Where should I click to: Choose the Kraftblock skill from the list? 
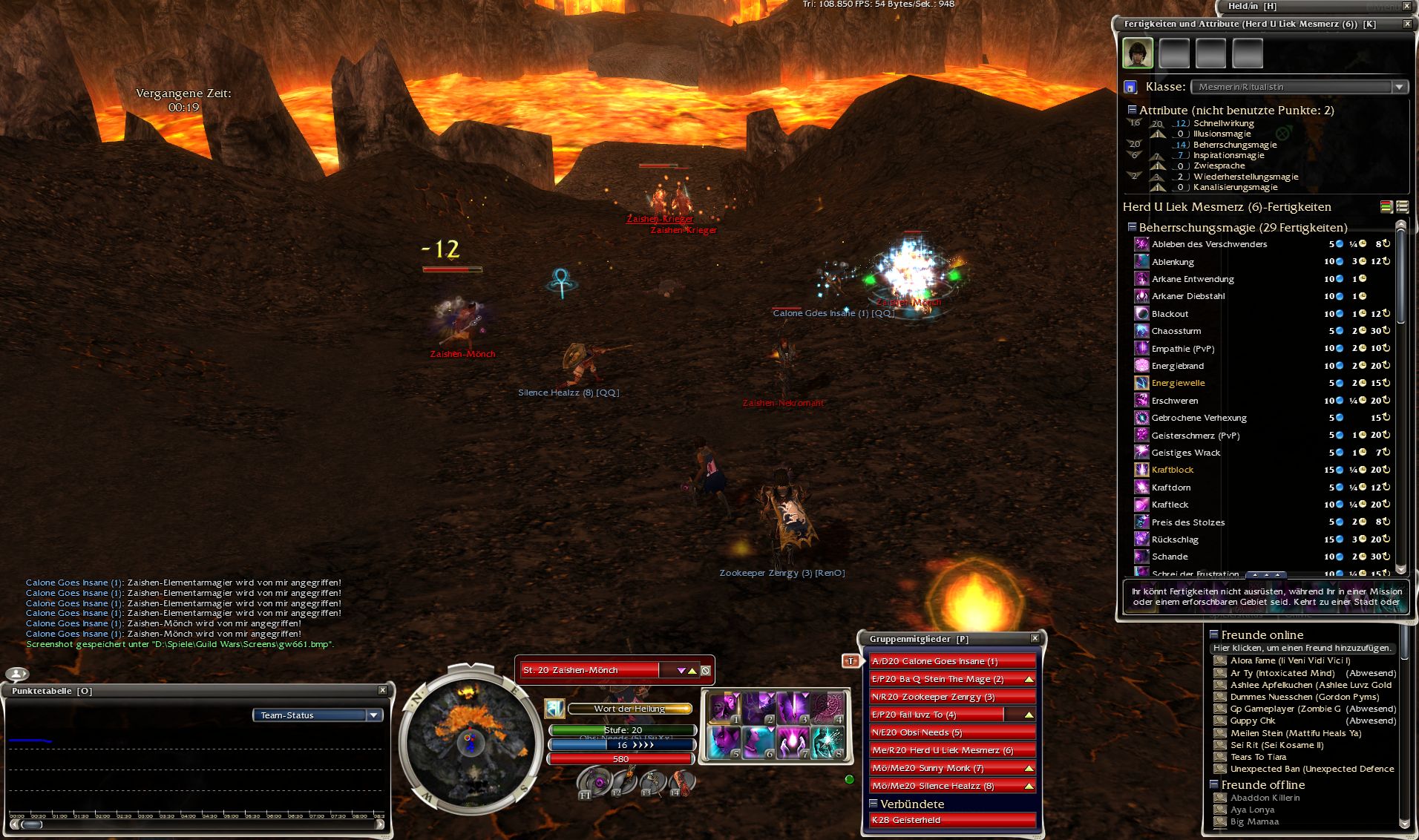tap(1173, 470)
